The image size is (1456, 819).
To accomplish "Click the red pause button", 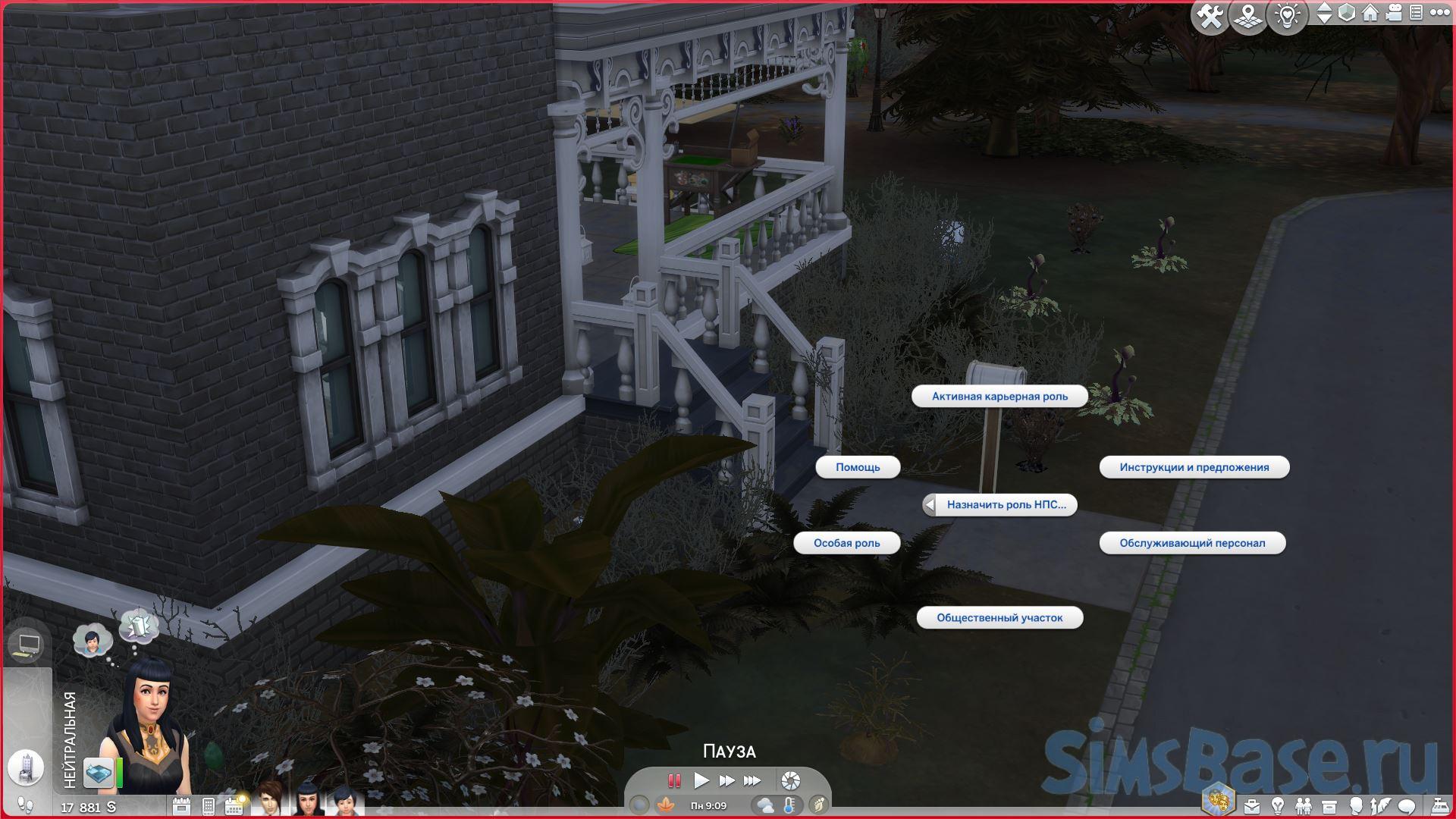I will tap(673, 780).
